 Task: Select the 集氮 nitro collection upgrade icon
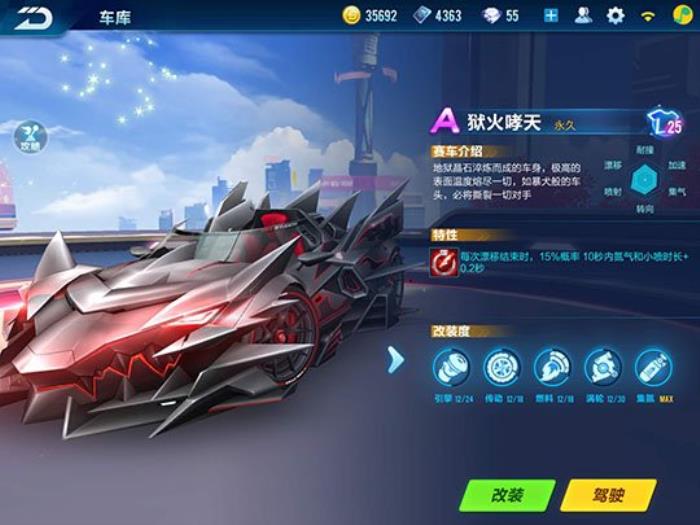coord(653,367)
